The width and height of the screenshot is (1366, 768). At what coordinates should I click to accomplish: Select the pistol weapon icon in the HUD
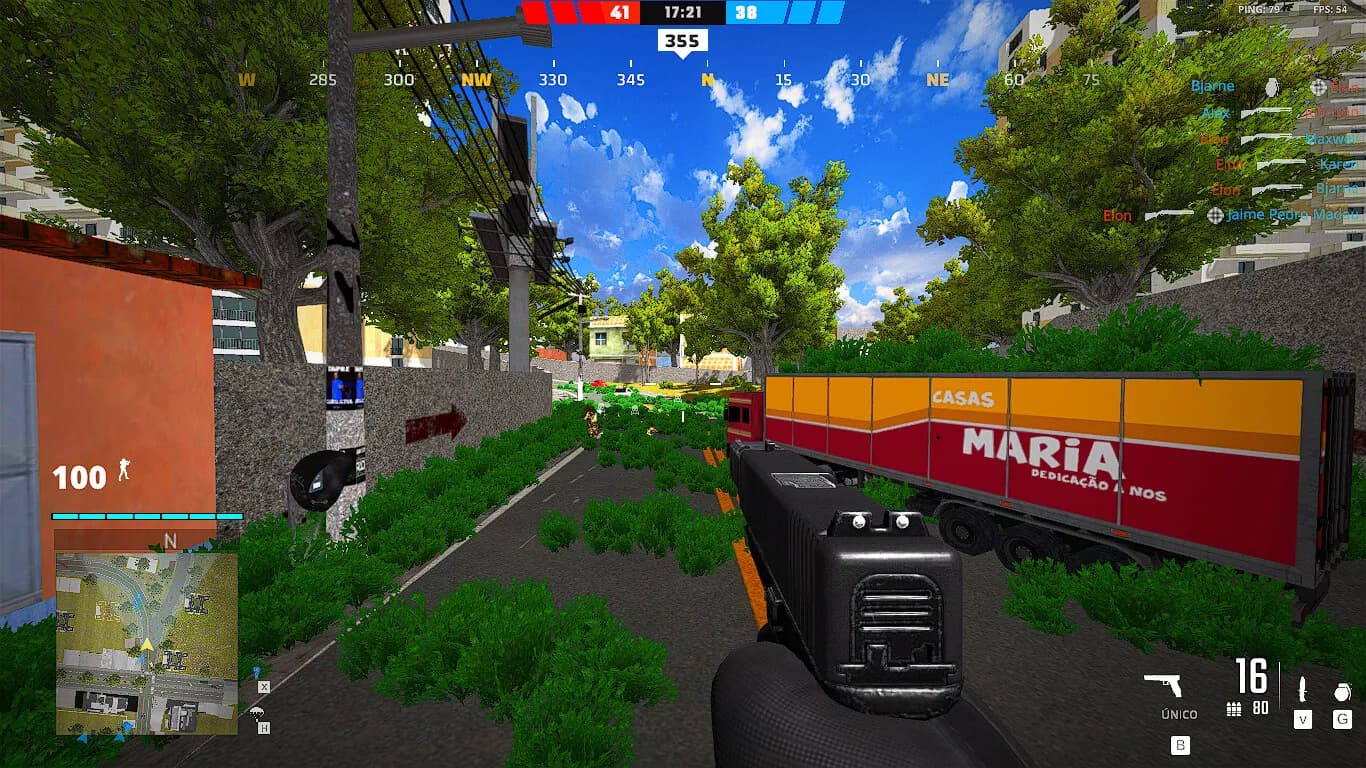coord(1165,686)
